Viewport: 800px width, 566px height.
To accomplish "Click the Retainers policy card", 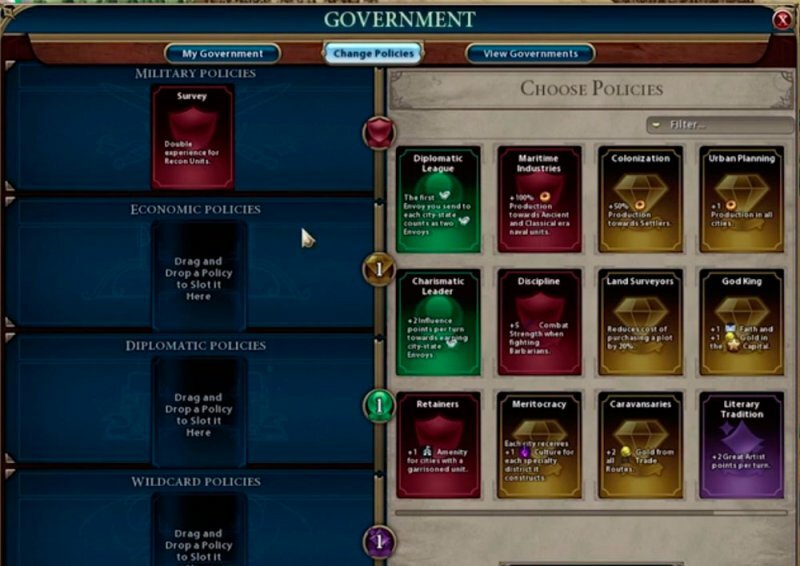I will coord(438,445).
